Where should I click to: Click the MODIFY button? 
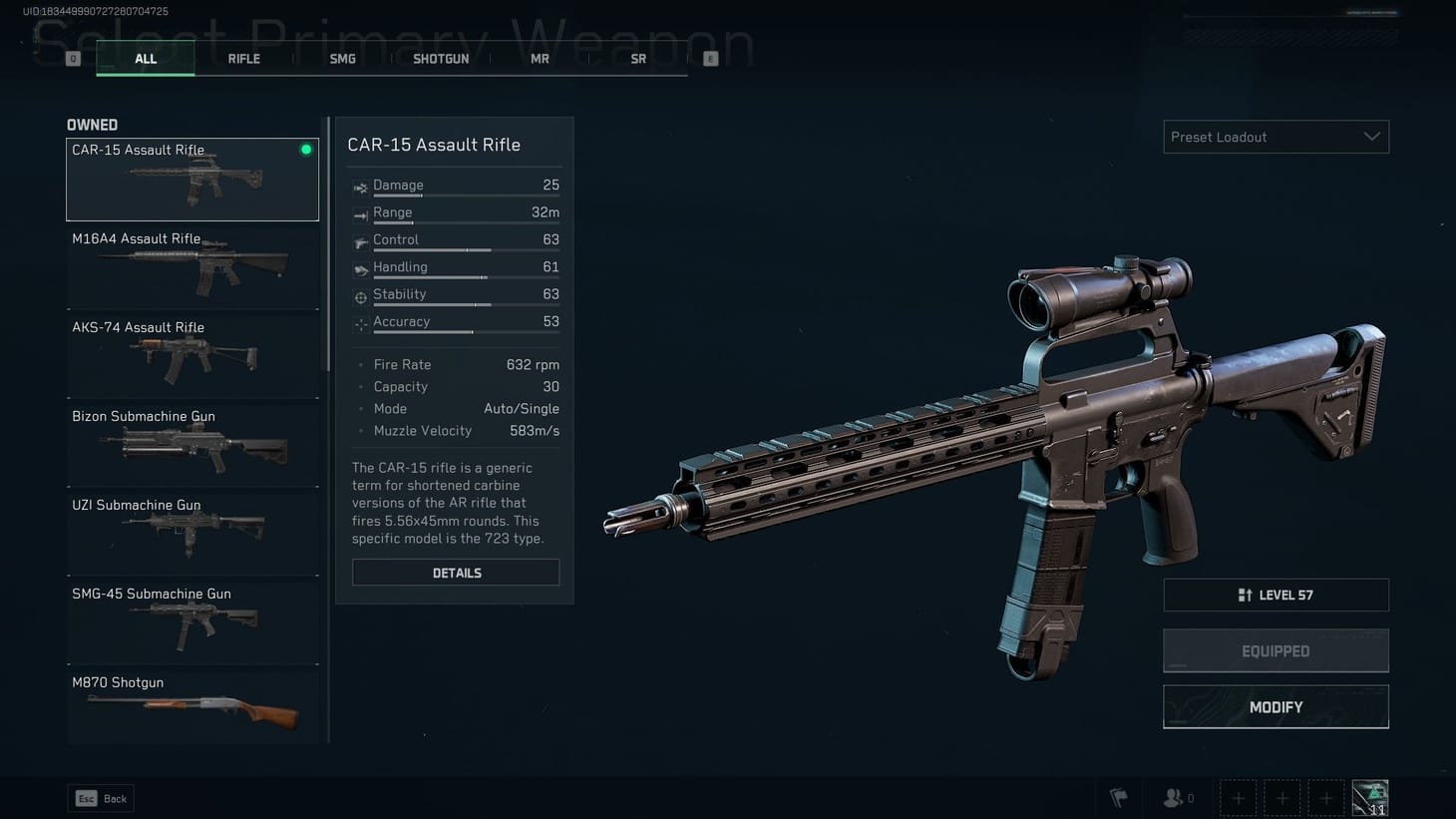(1275, 706)
